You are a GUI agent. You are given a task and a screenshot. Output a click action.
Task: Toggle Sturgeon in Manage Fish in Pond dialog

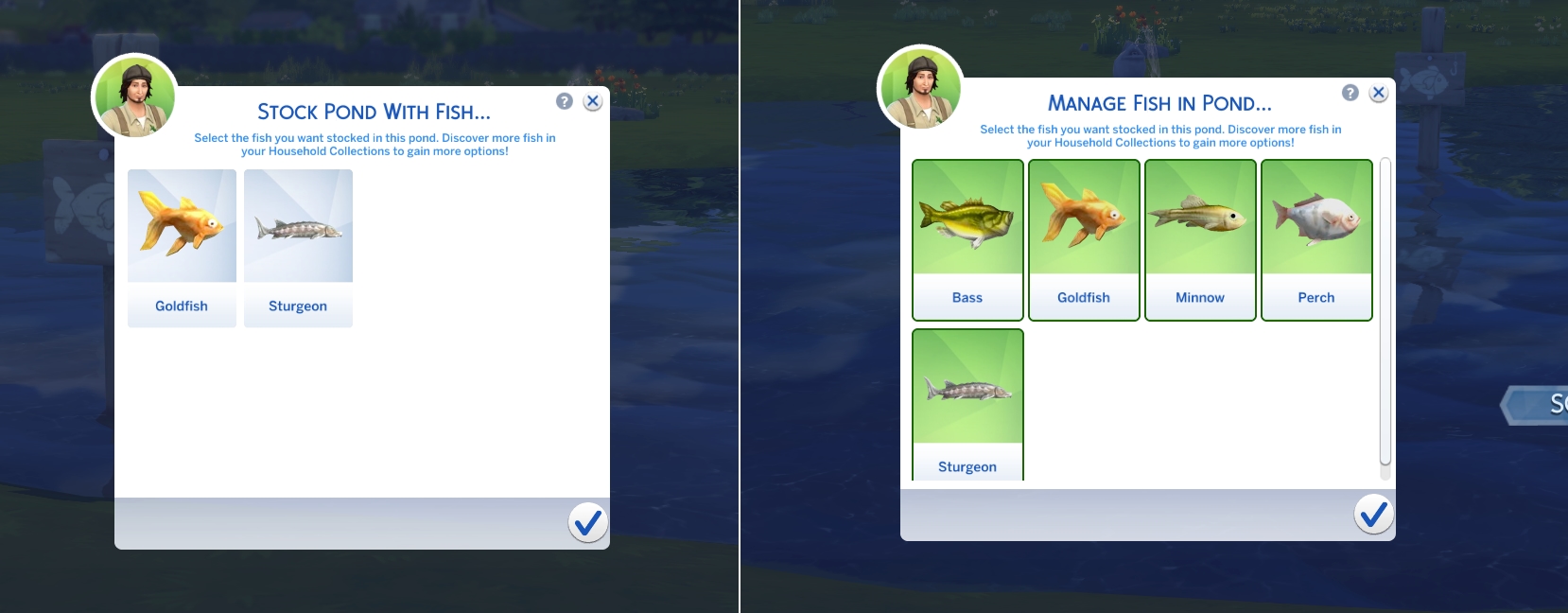click(x=967, y=405)
